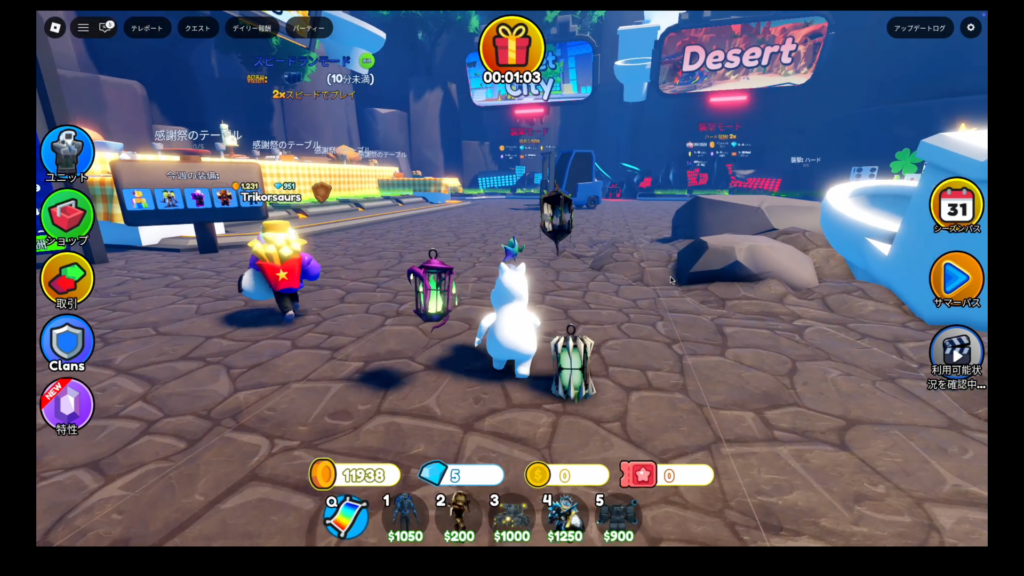This screenshot has height=576, width=1024.
Task: Open the ショップ (Shop) basket icon
Action: click(x=67, y=214)
